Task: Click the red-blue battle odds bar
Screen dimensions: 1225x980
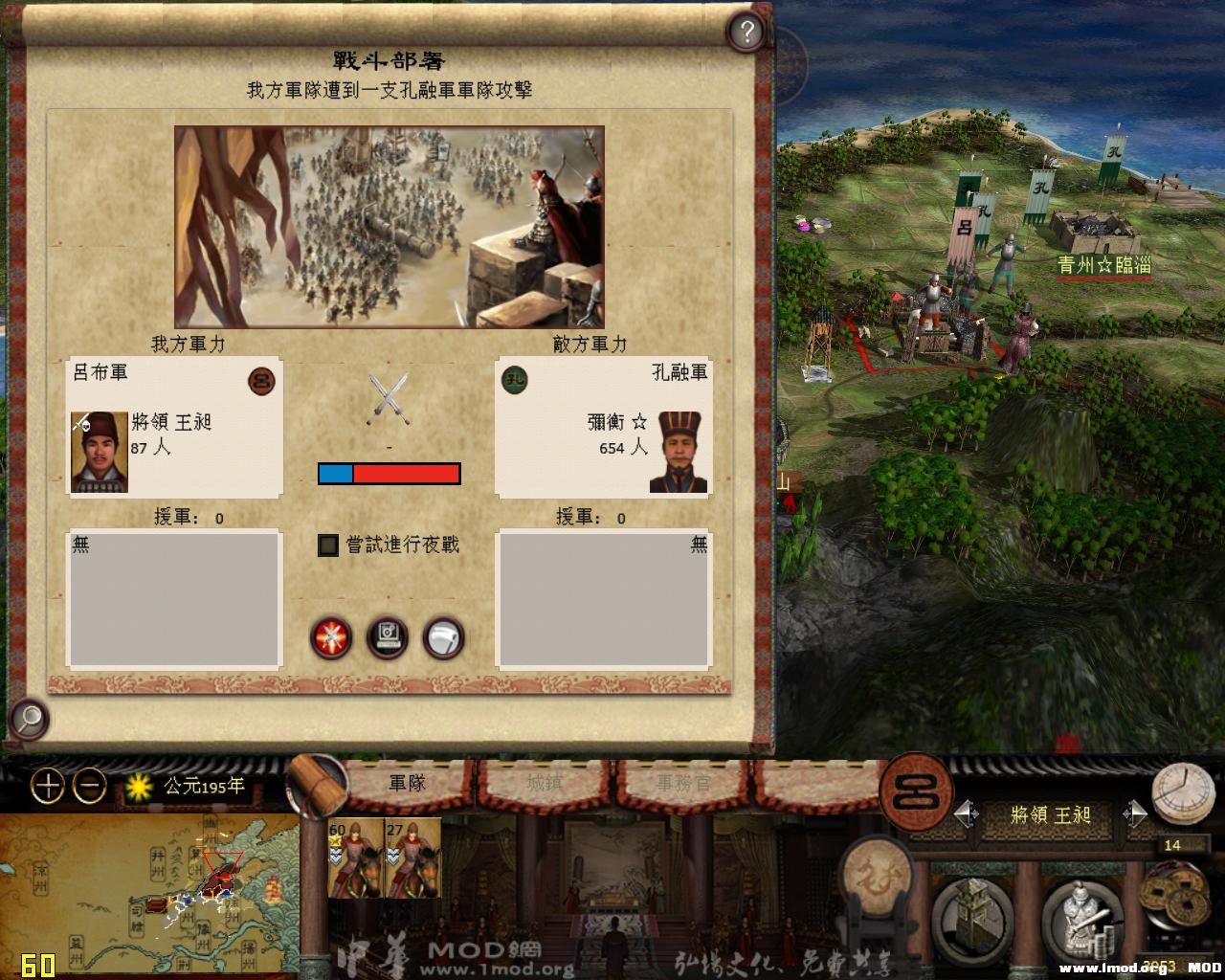Action: tap(390, 473)
